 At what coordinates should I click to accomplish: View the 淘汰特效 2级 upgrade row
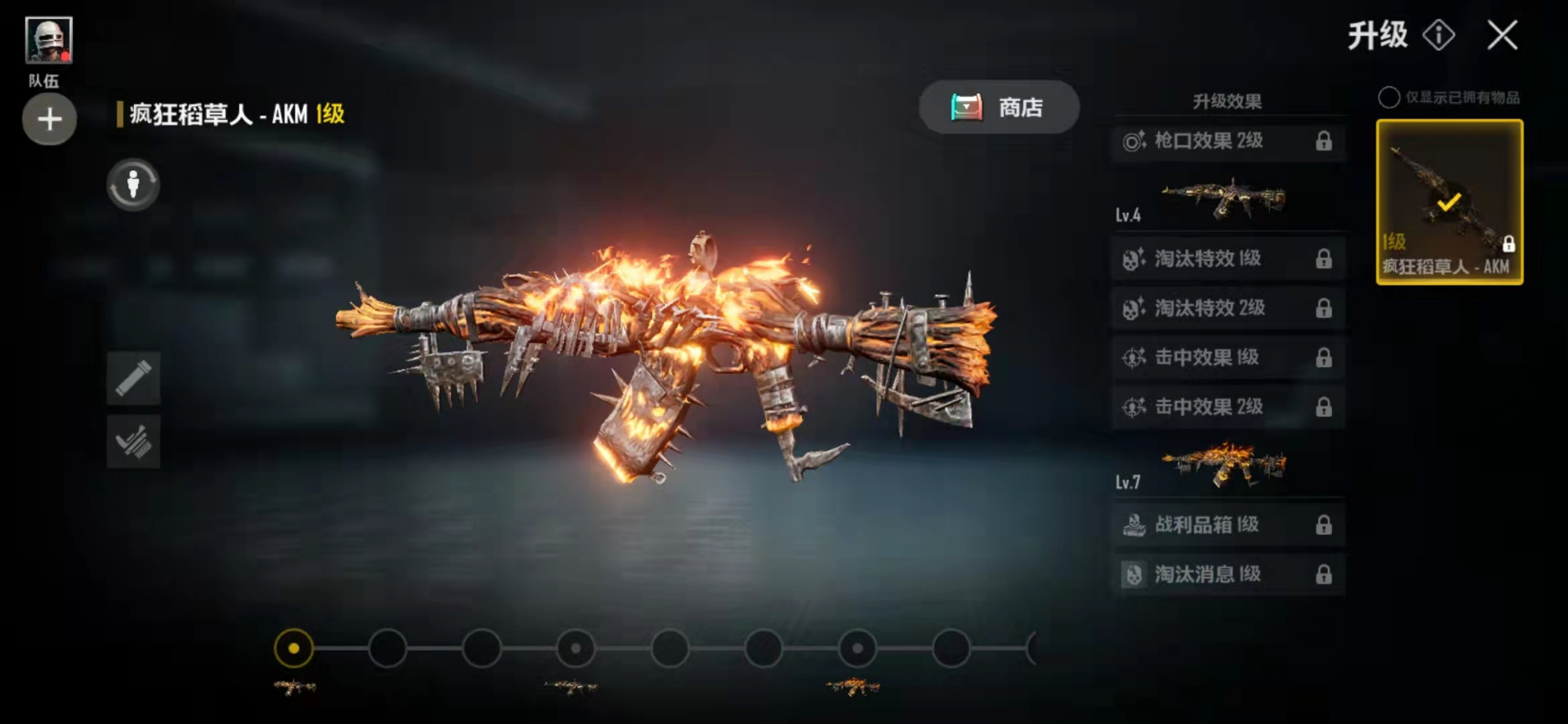pyautogui.click(x=1228, y=308)
